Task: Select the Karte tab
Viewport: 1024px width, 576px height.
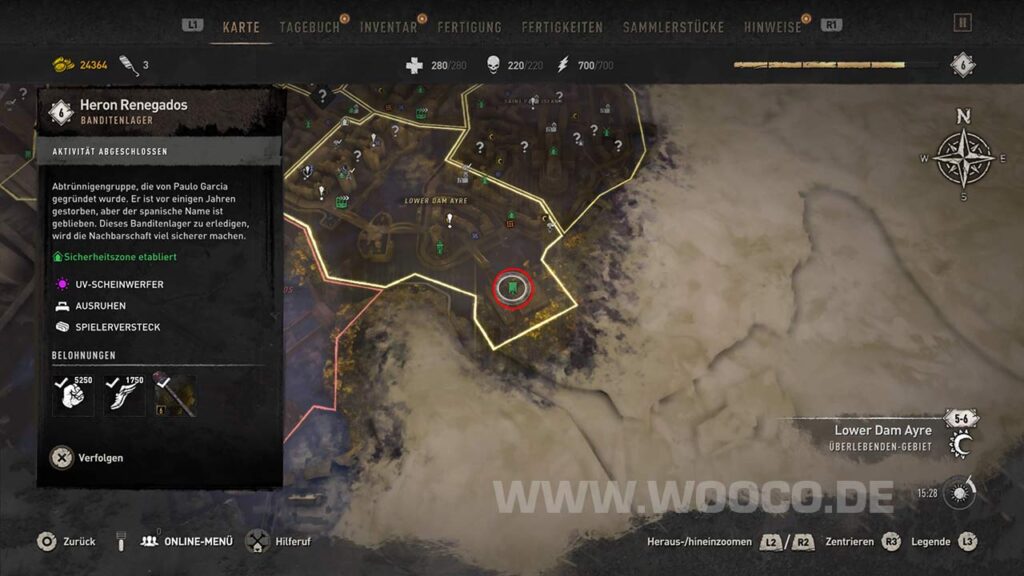Action: point(241,27)
